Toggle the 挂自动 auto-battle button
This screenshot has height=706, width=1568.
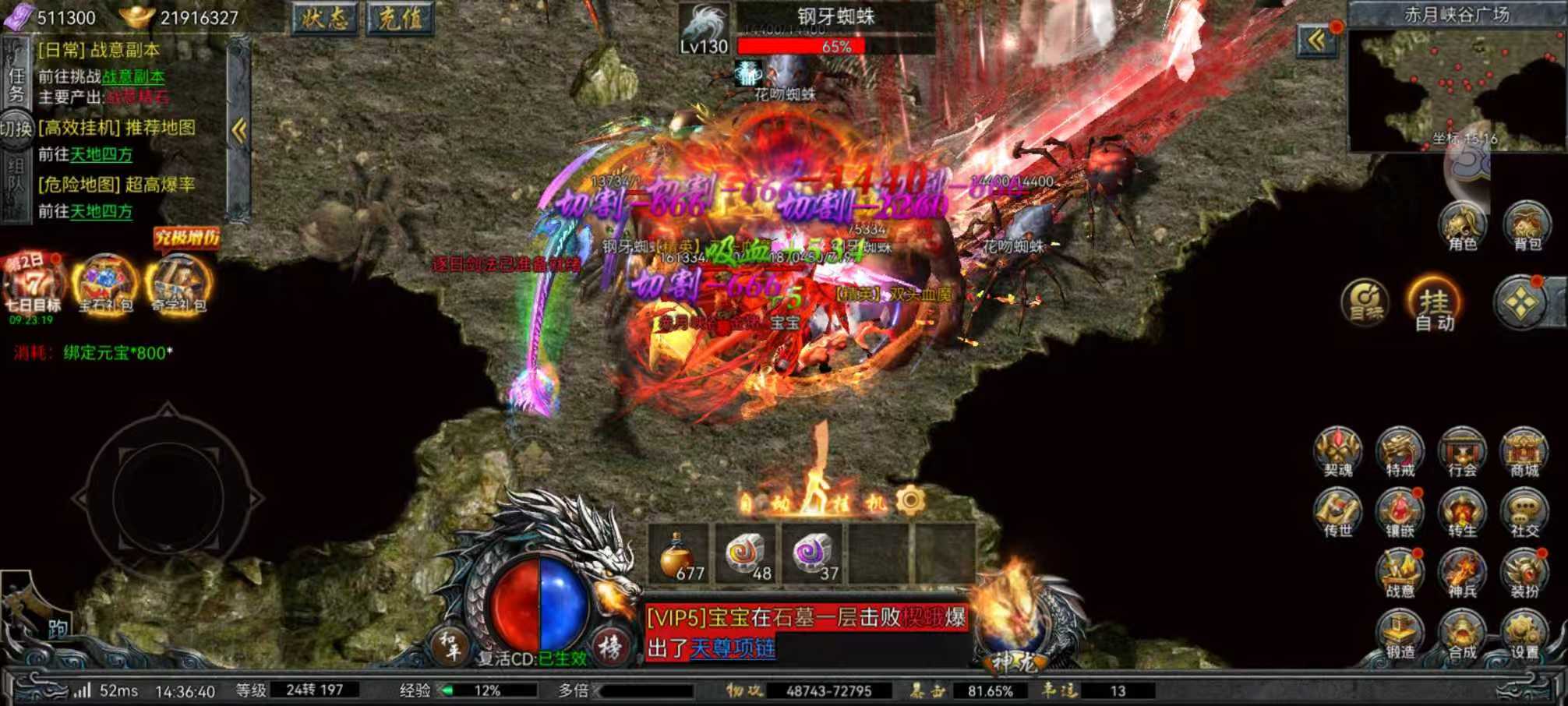coord(1434,304)
